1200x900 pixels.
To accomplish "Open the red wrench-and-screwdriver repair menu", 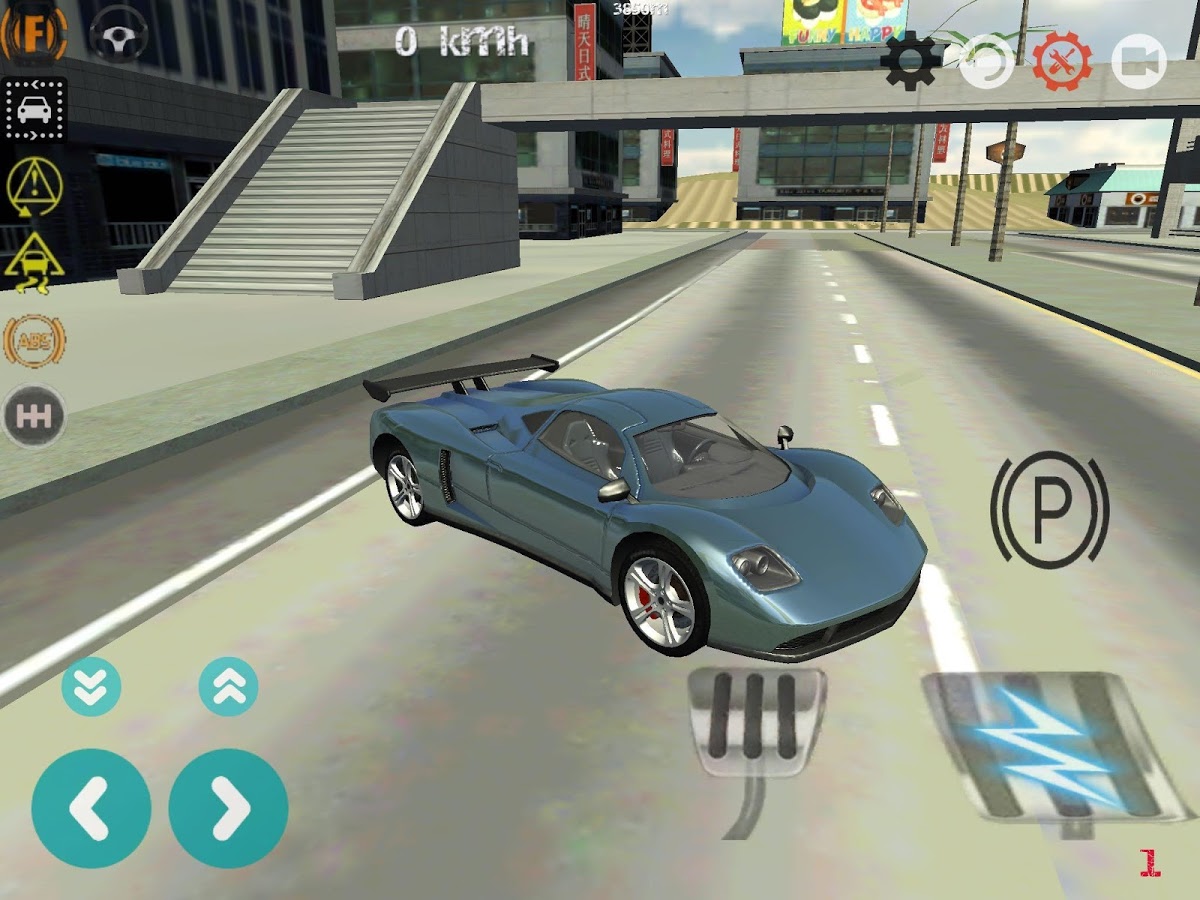I will coord(1063,61).
